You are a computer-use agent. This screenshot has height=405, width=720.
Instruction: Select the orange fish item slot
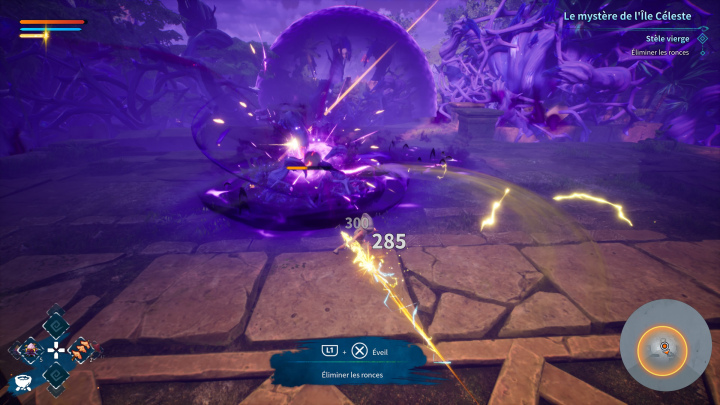[x=82, y=349]
